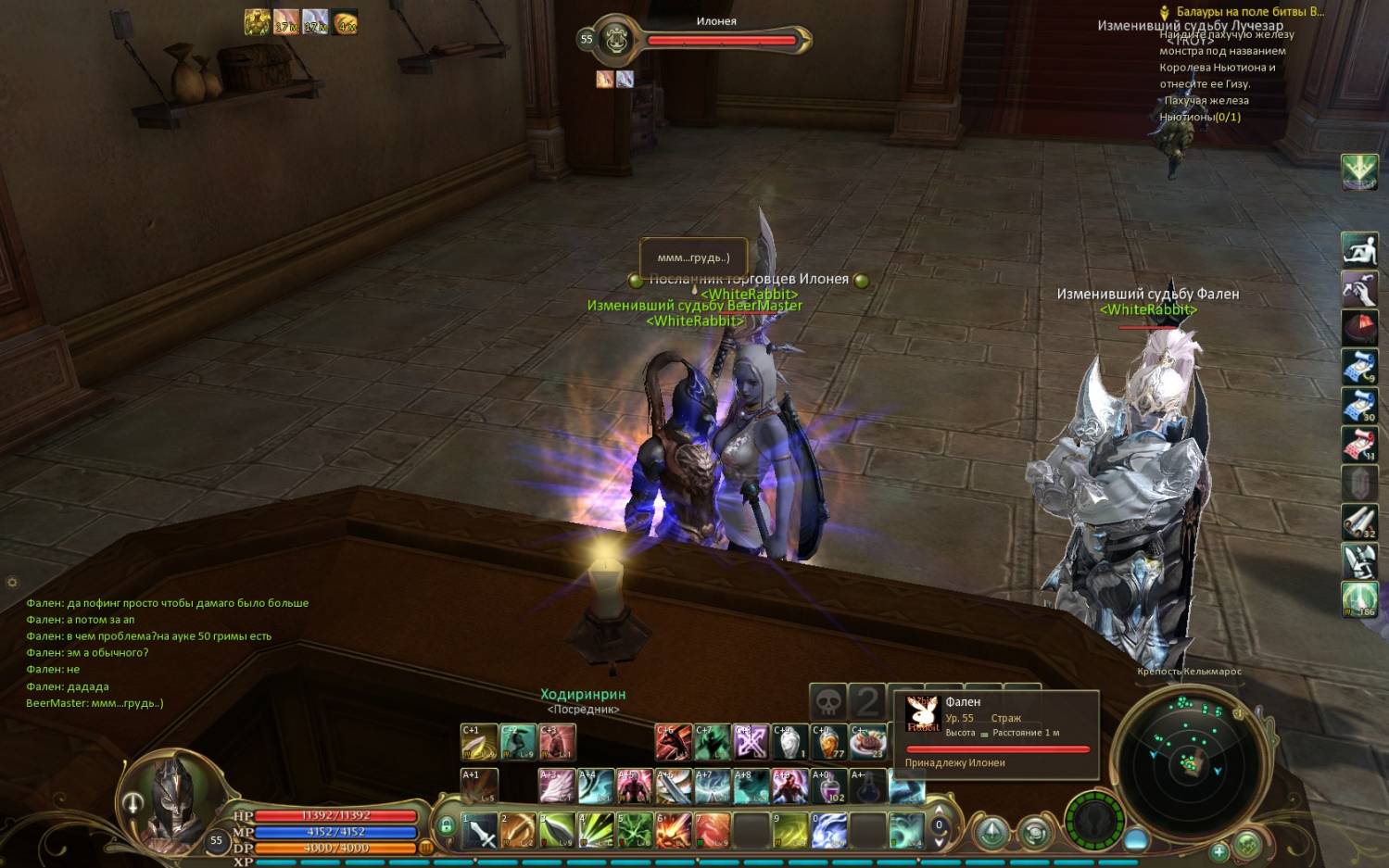The width and height of the screenshot is (1389, 868).
Task: Select the resting pose action icon
Action: coord(1359,249)
